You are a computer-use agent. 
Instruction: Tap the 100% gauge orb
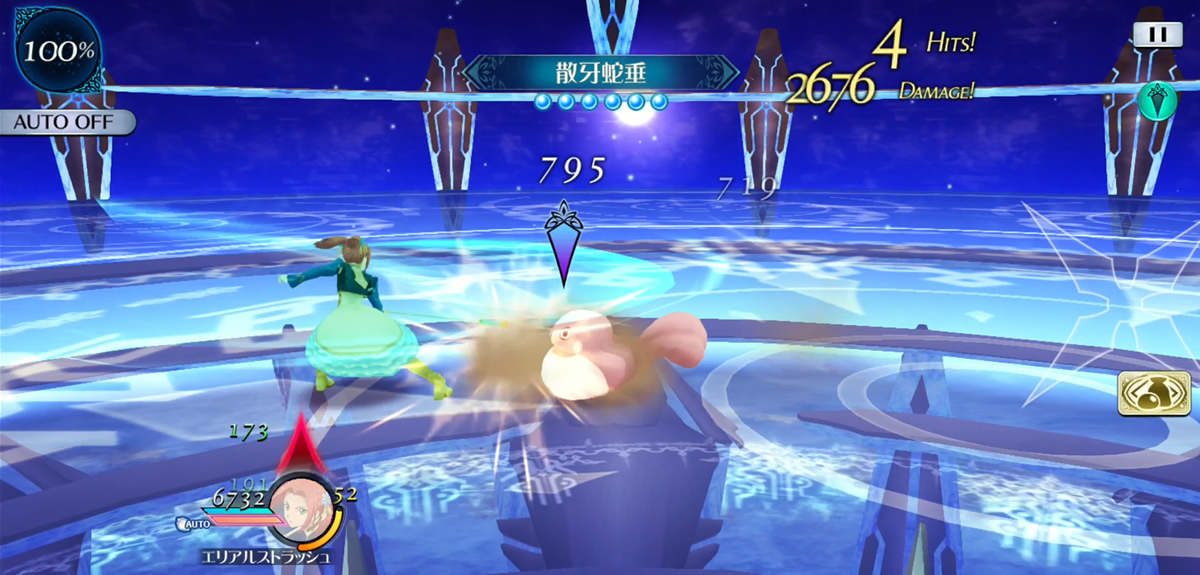point(59,50)
